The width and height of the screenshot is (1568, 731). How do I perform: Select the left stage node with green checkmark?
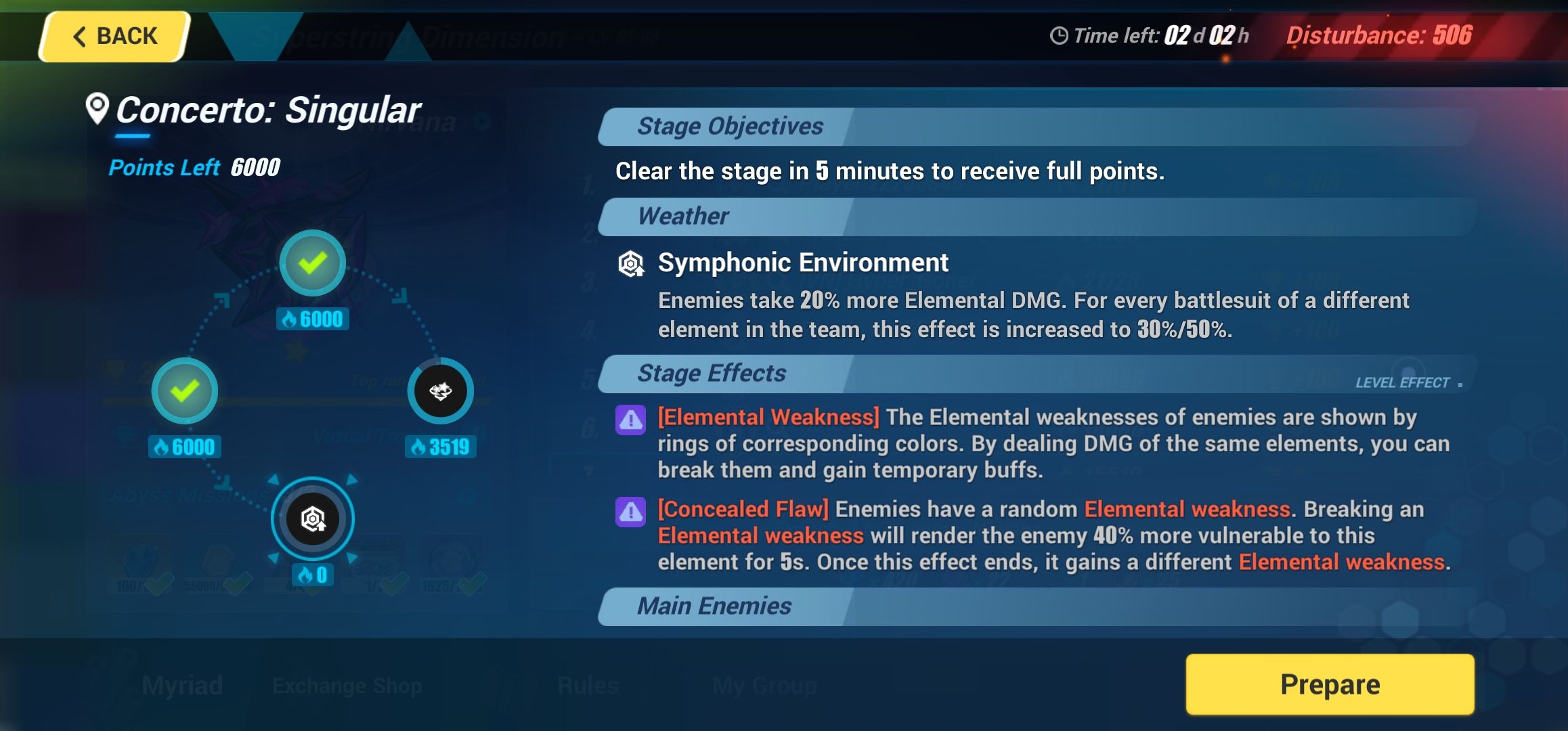[x=186, y=391]
